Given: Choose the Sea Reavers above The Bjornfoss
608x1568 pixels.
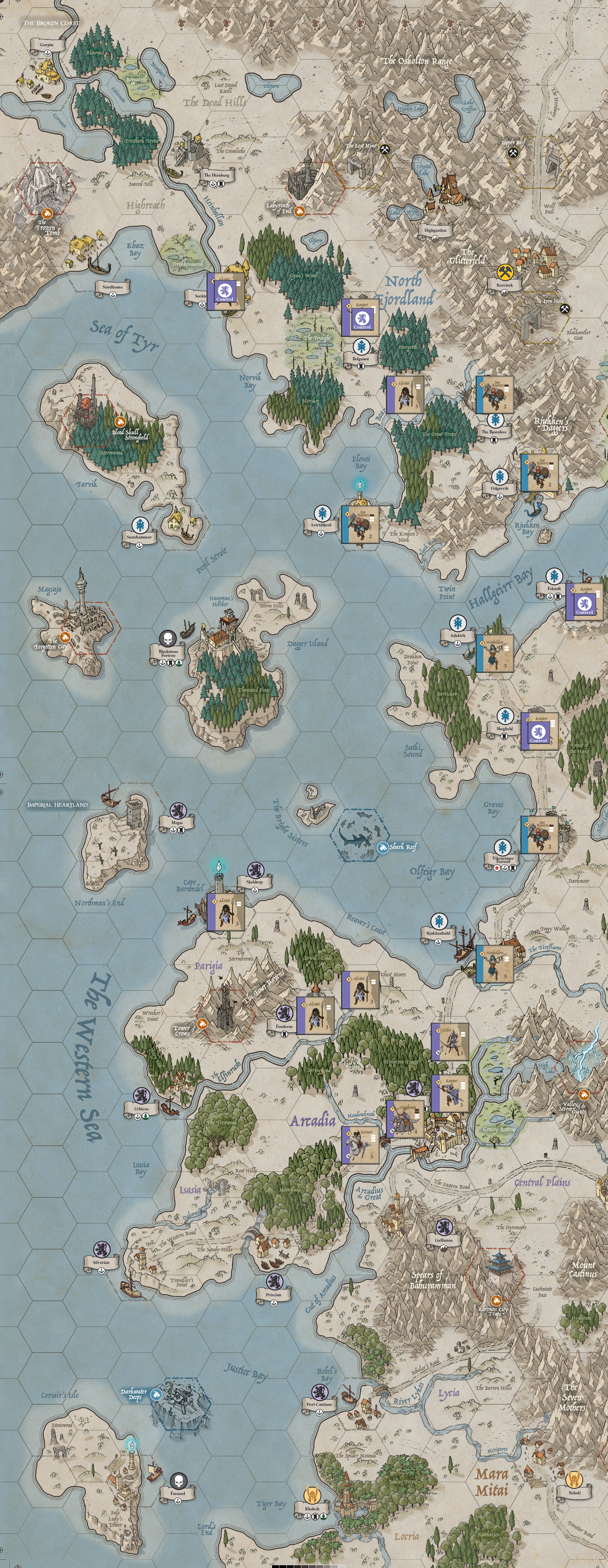Looking at the screenshot, I should pyautogui.click(x=495, y=395).
